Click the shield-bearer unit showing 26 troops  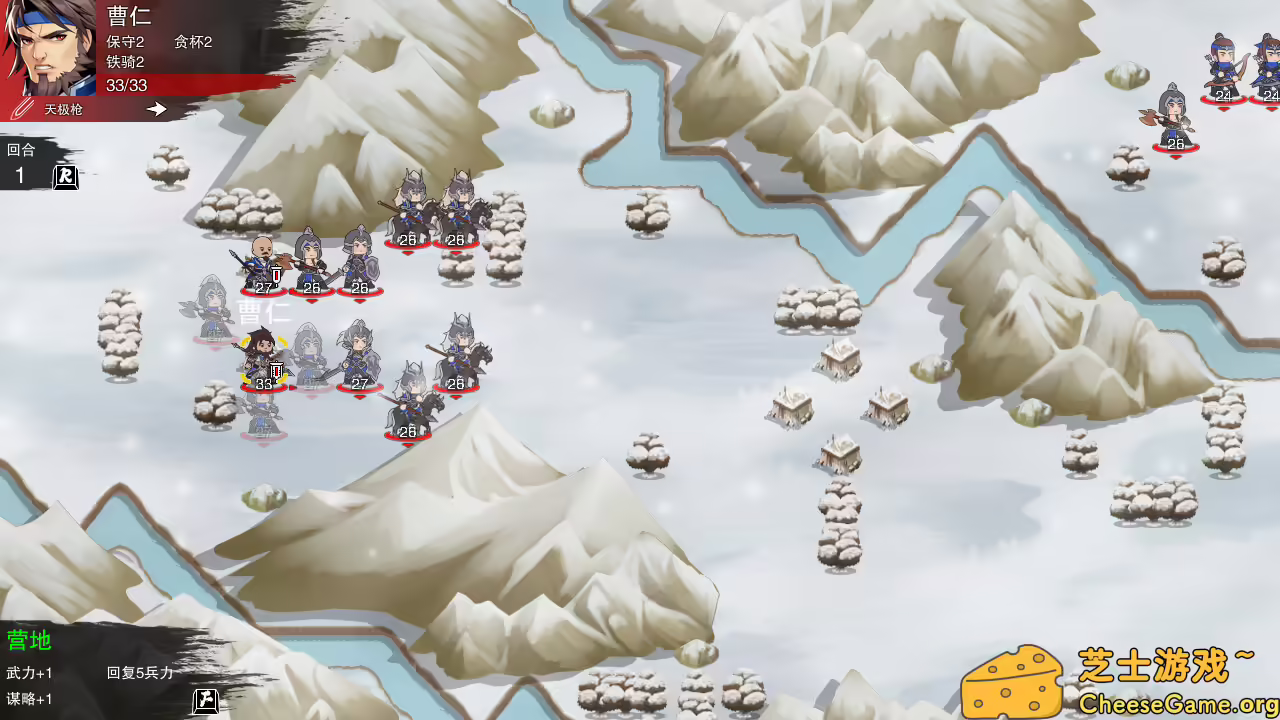tap(358, 262)
